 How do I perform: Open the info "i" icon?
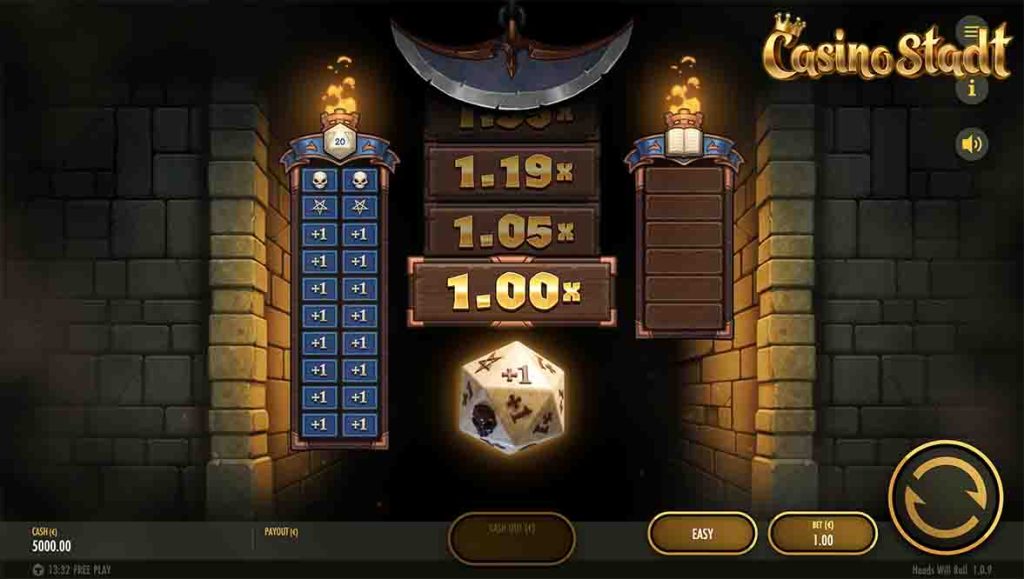click(971, 88)
